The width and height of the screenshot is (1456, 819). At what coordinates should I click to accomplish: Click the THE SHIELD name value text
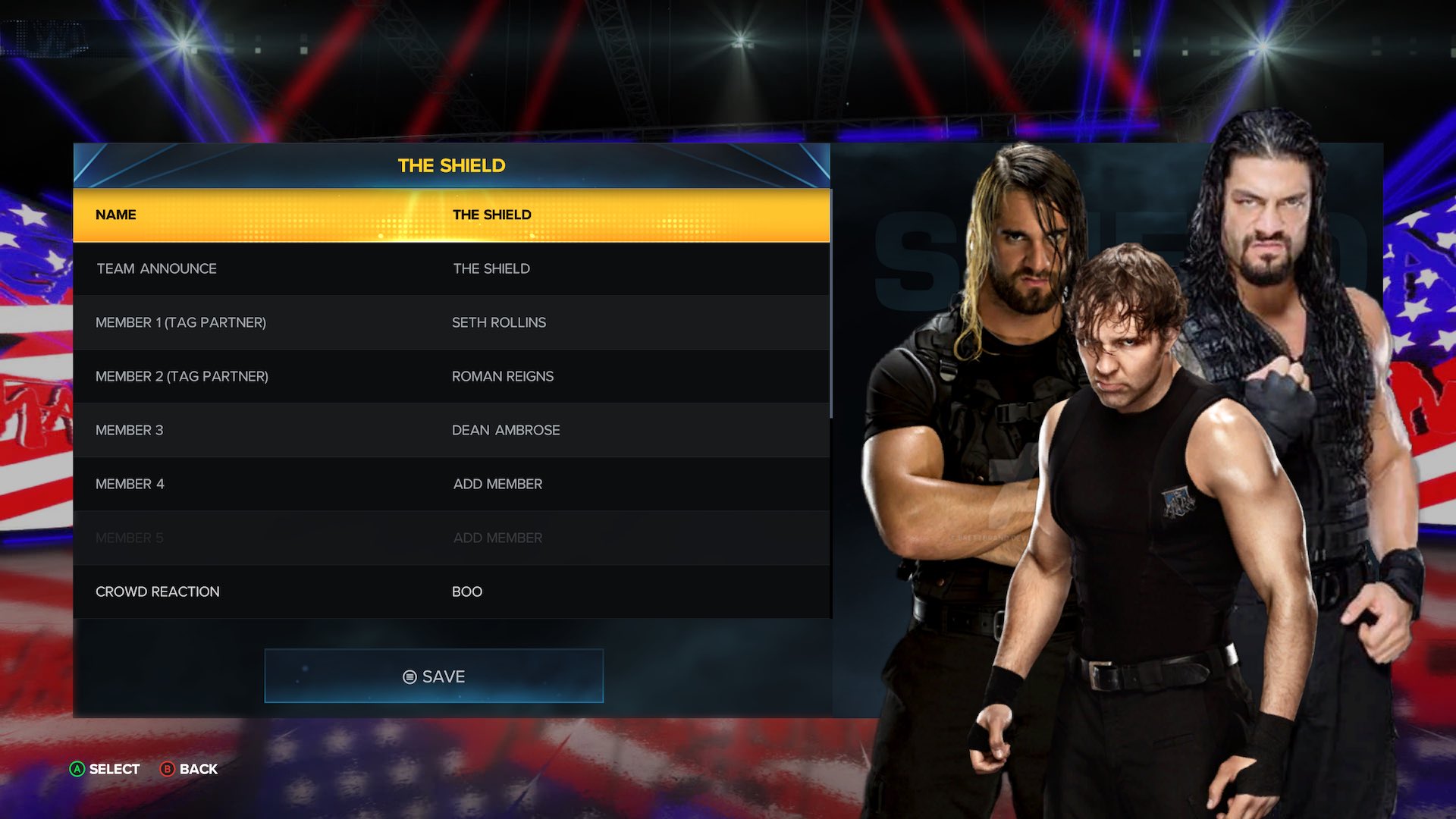[x=491, y=215]
